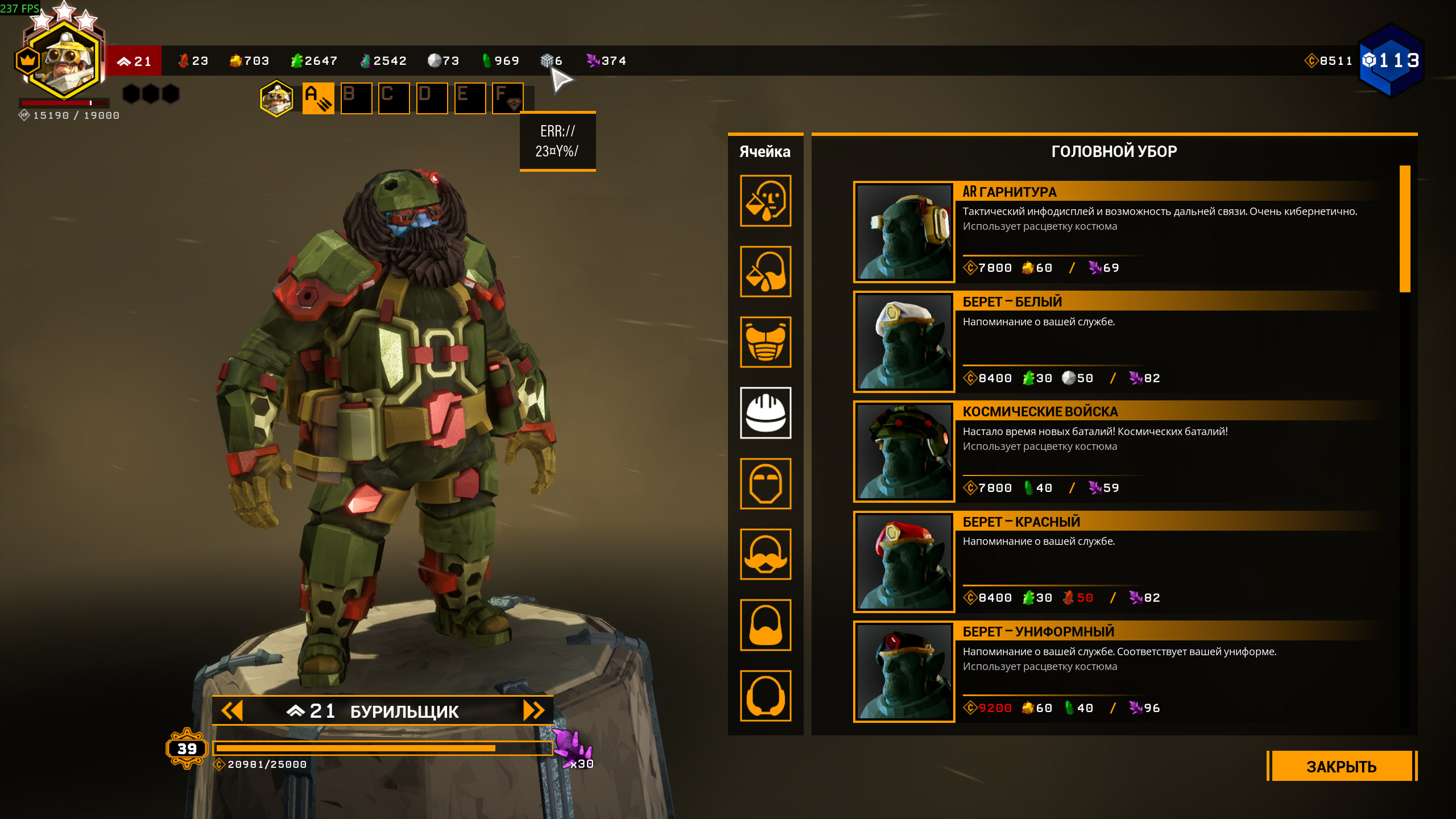Switch to next class with right arrows

pyautogui.click(x=533, y=710)
